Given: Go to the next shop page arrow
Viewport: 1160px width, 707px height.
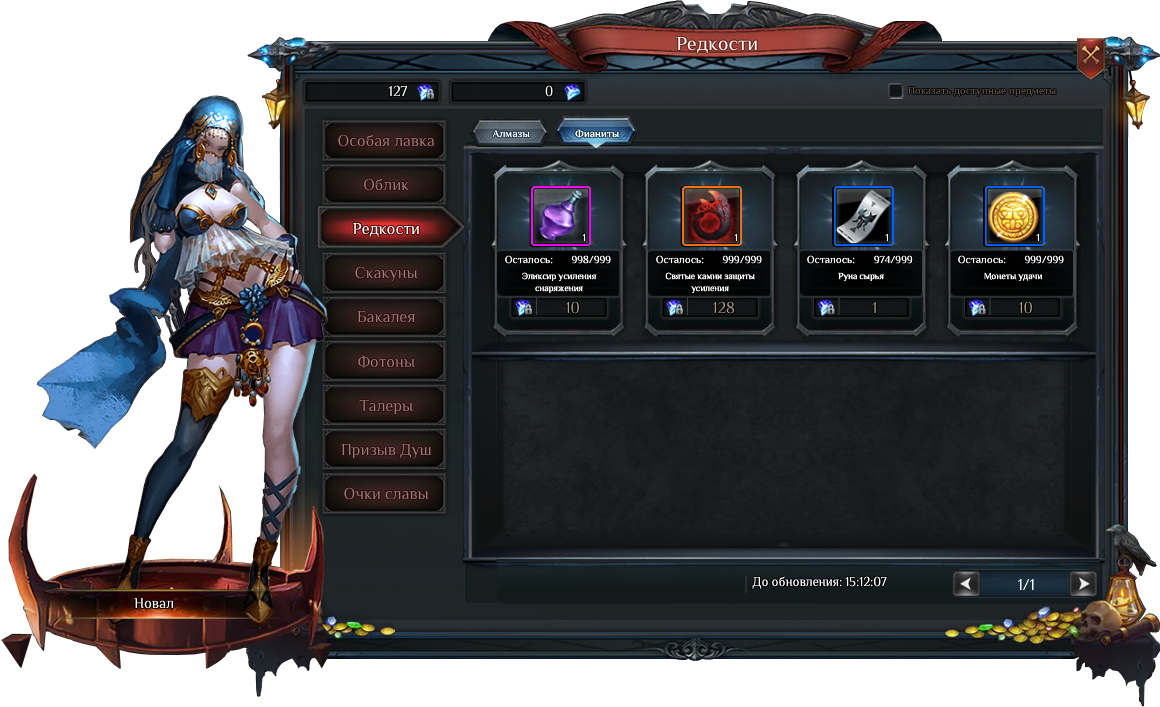Looking at the screenshot, I should click(1082, 584).
